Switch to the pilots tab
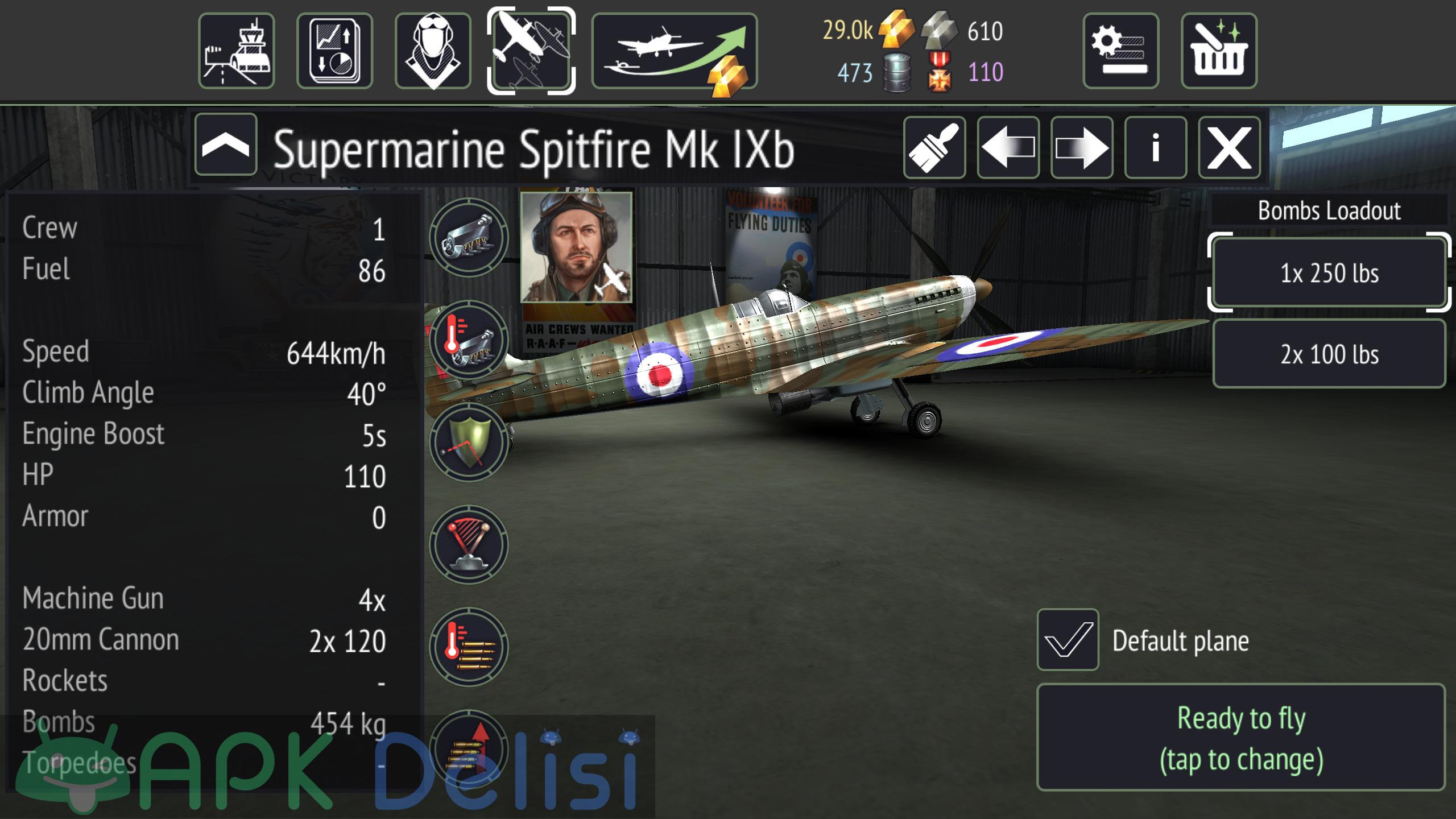Image resolution: width=1456 pixels, height=819 pixels. (433, 51)
